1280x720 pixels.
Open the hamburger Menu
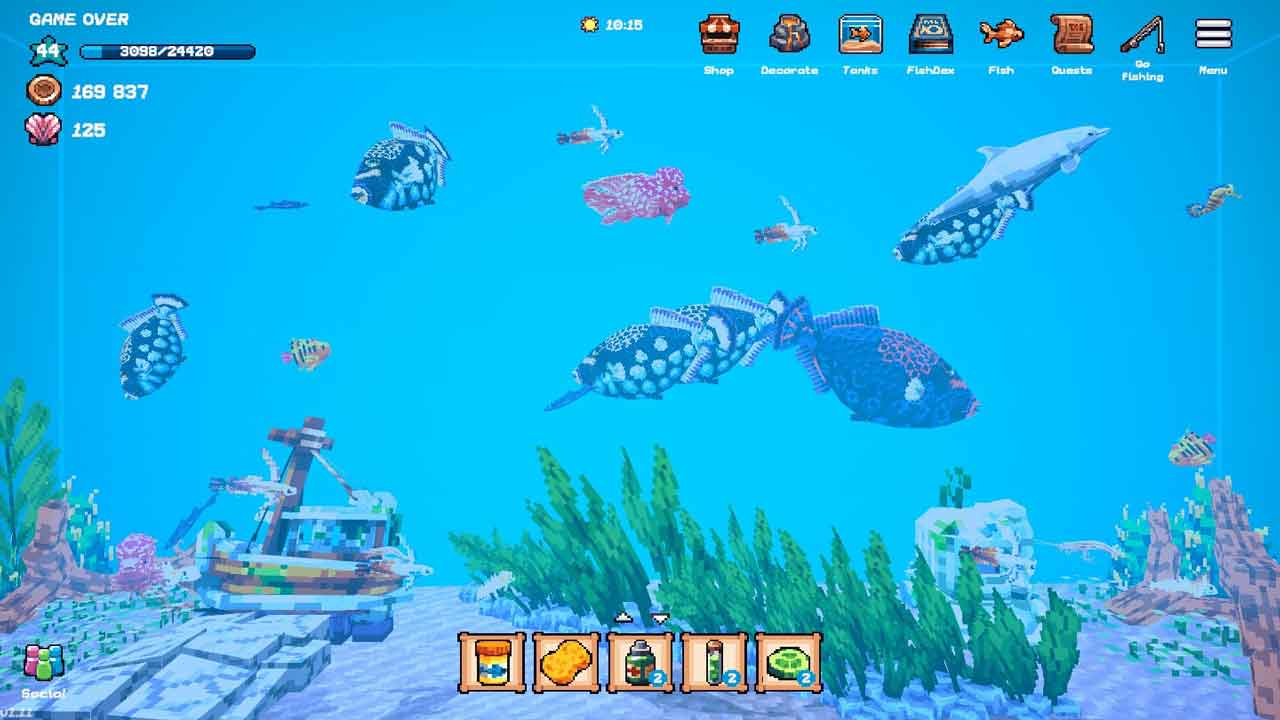tap(1213, 34)
